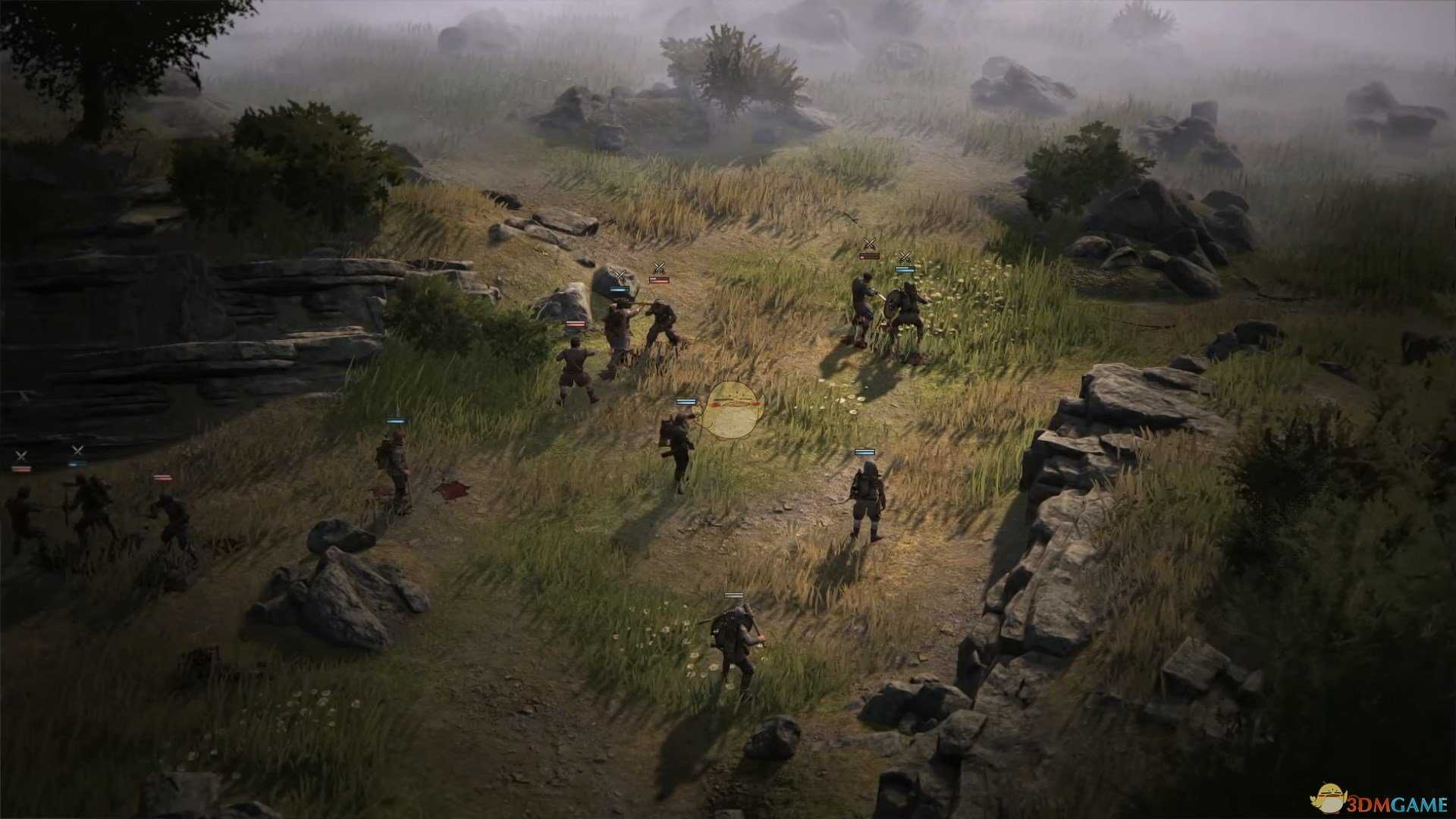Click the red enemy health bar near the archer
Image resolution: width=1456 pixels, height=819 pixels.
[x=659, y=279]
